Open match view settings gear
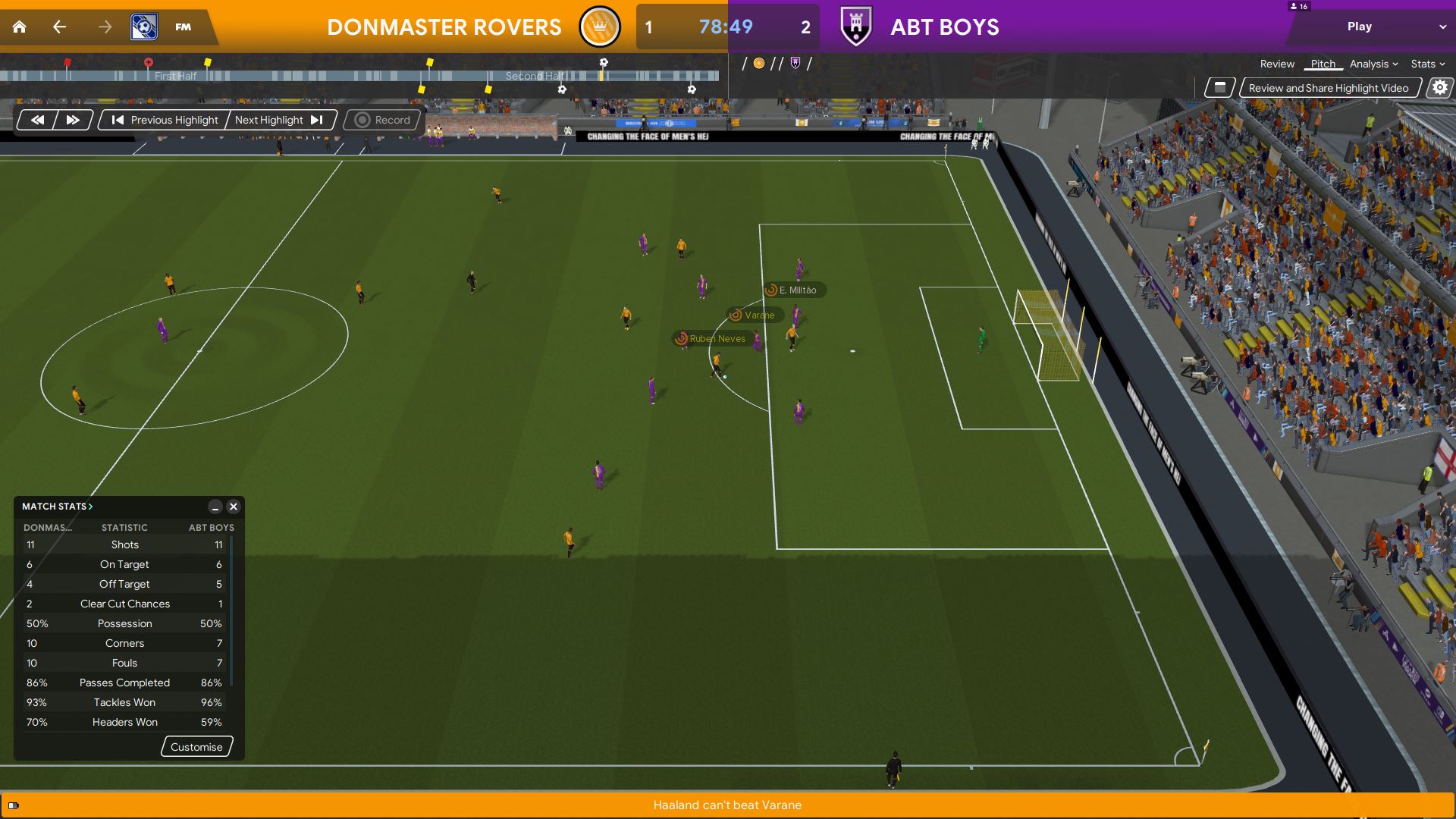The height and width of the screenshot is (819, 1456). 1439,88
